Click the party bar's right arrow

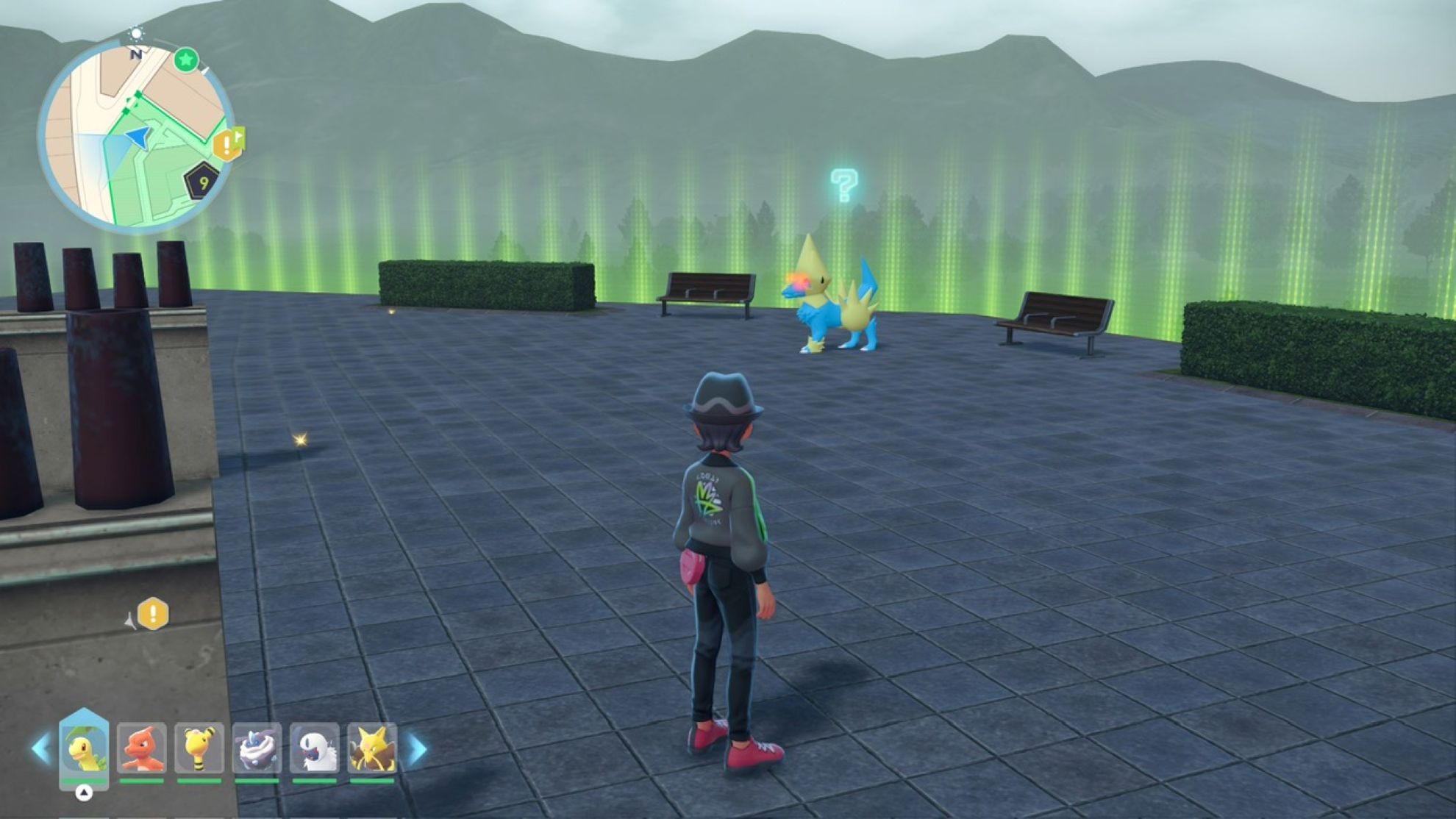point(418,749)
